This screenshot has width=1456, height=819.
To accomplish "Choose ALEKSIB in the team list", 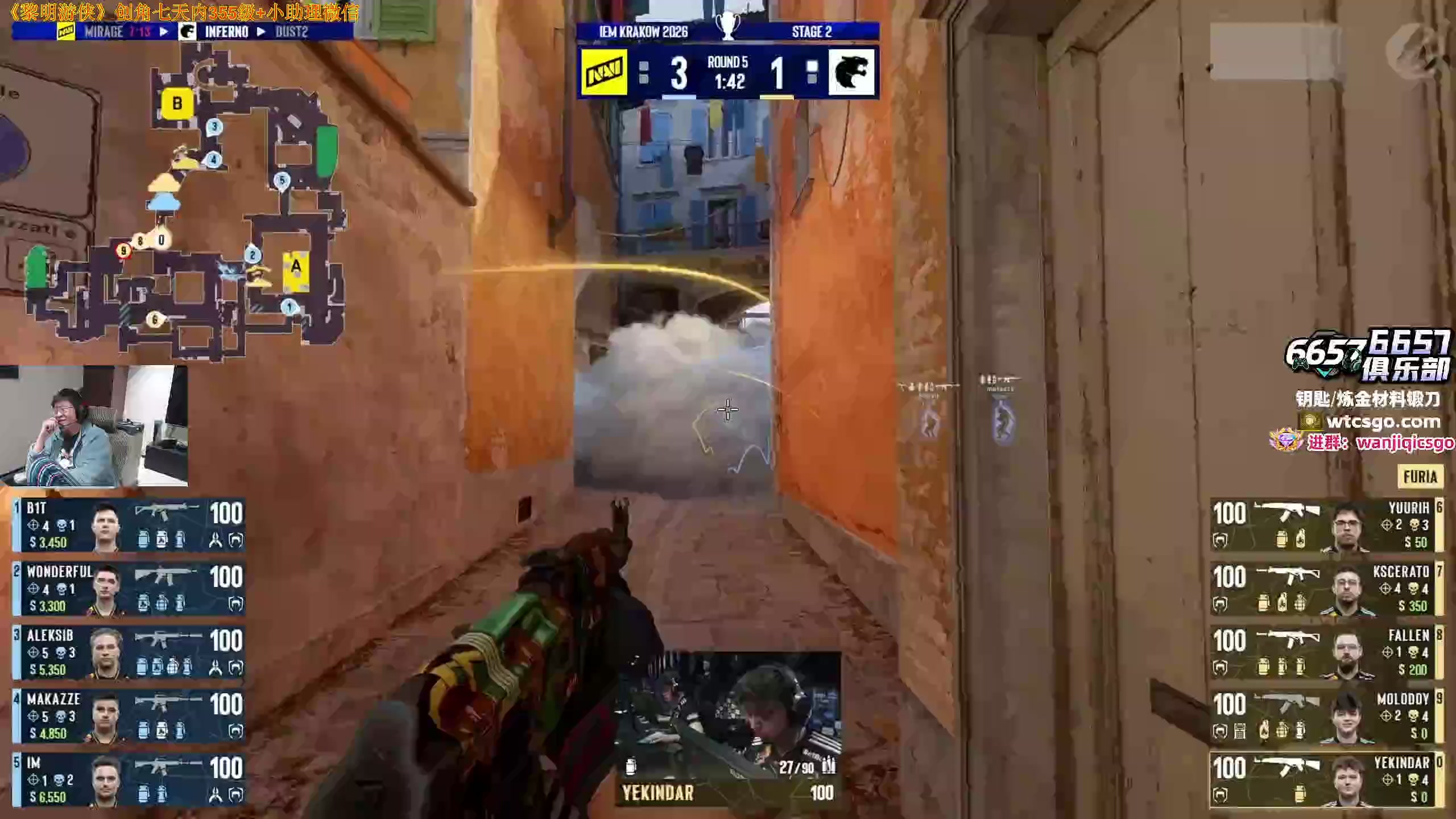I will (130, 653).
